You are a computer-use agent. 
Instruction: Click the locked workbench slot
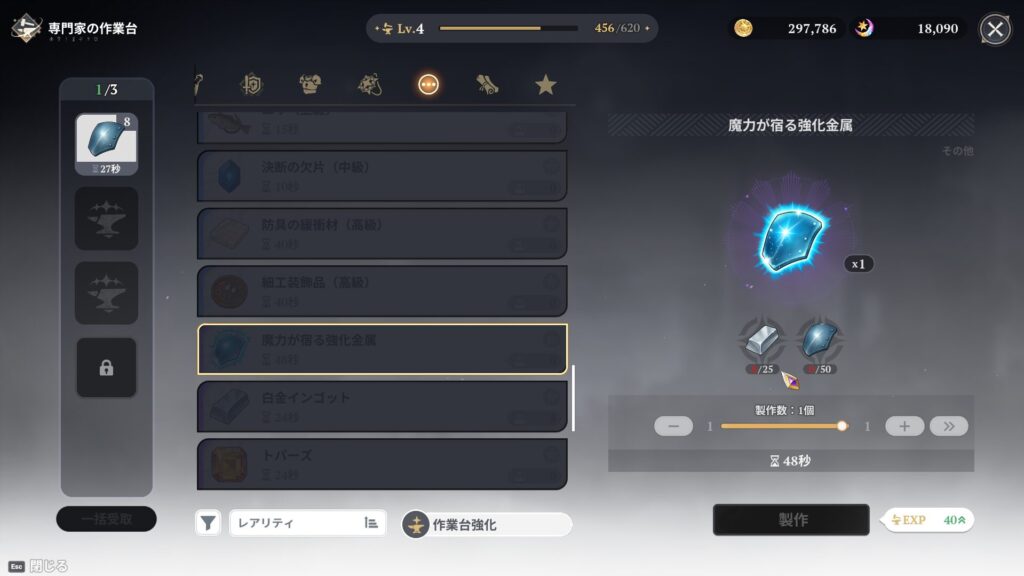[x=106, y=368]
